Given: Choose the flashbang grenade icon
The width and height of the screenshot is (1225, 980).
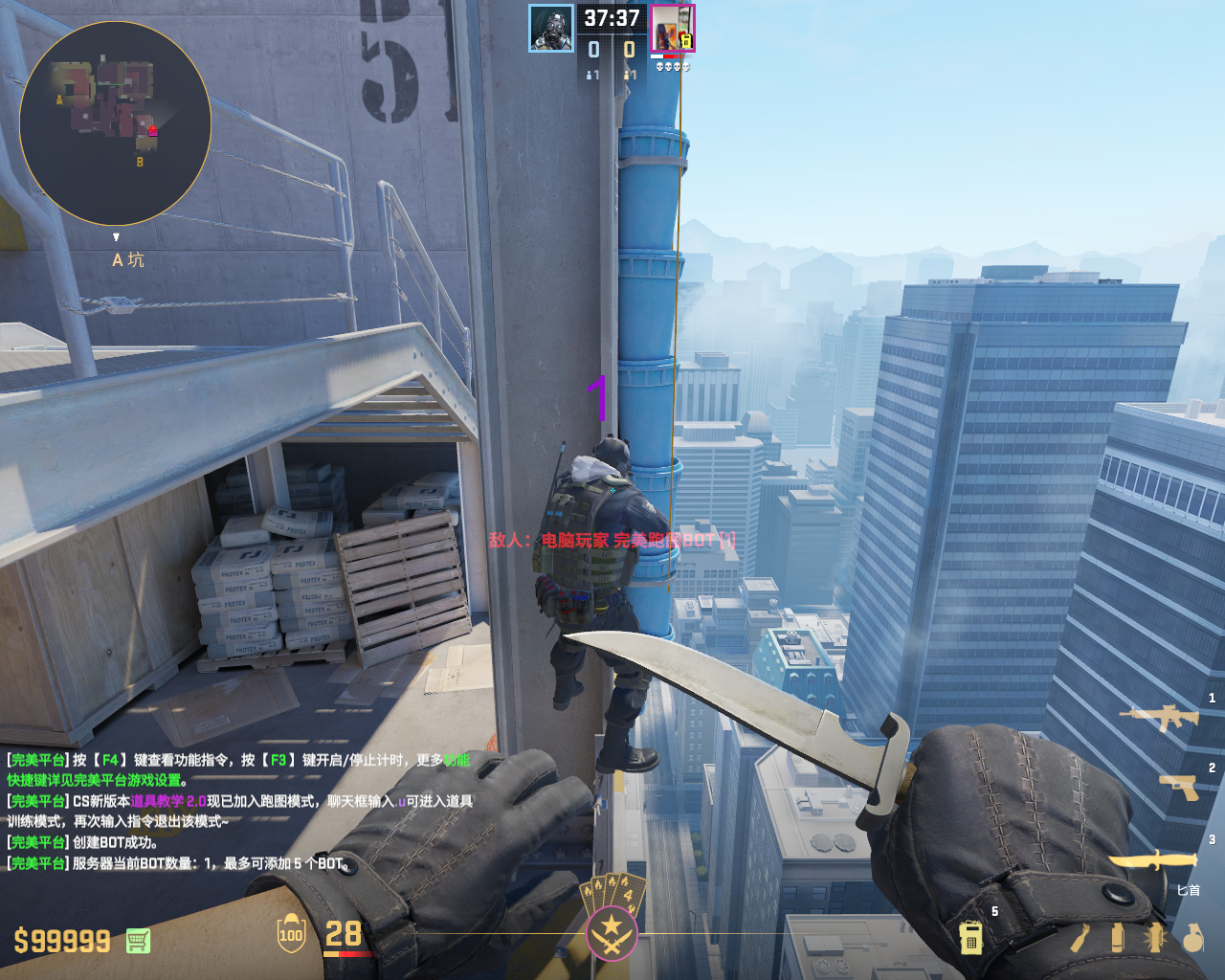Looking at the screenshot, I should [x=1155, y=938].
